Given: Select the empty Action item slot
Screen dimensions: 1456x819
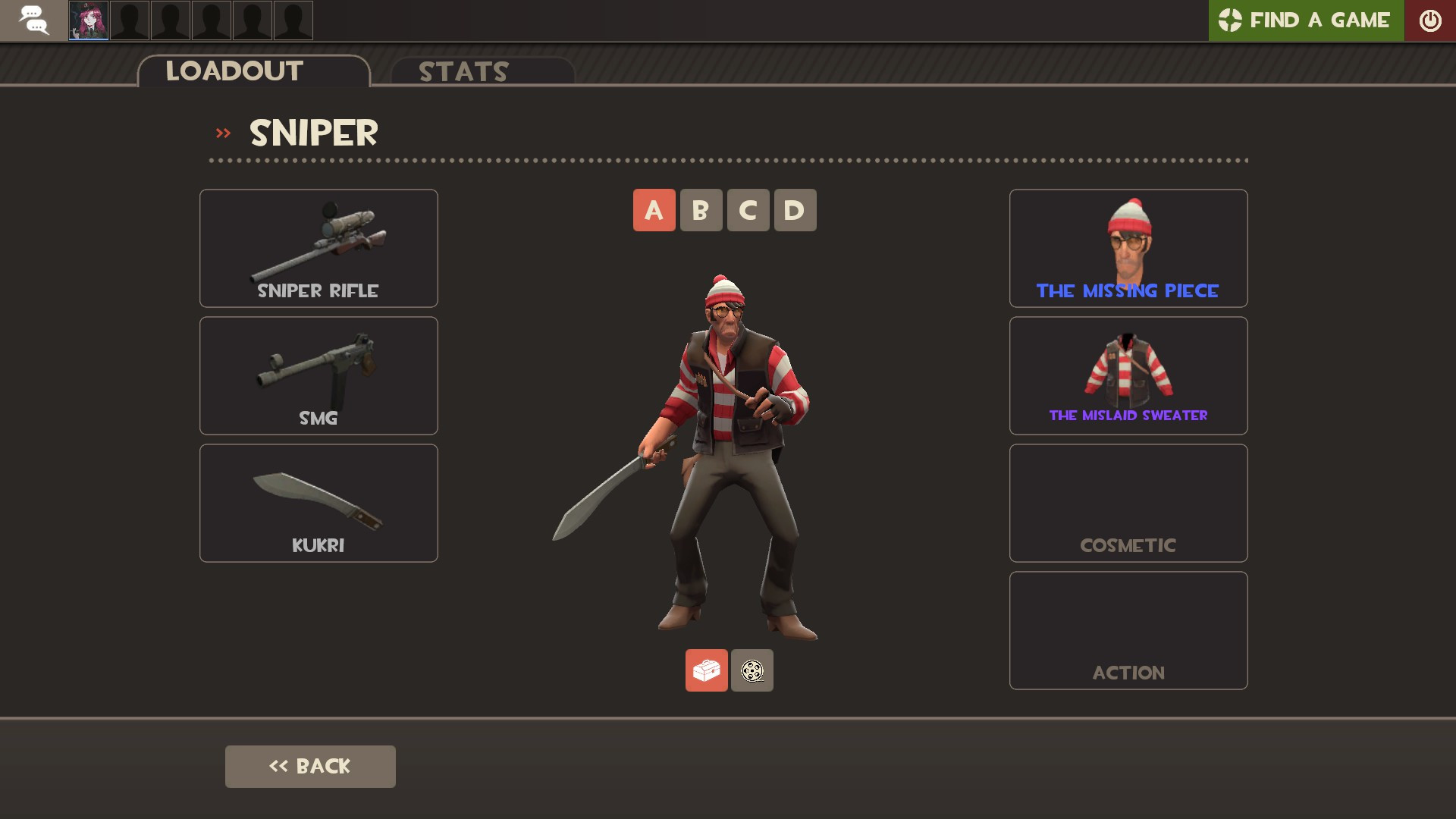Looking at the screenshot, I should click(x=1128, y=629).
